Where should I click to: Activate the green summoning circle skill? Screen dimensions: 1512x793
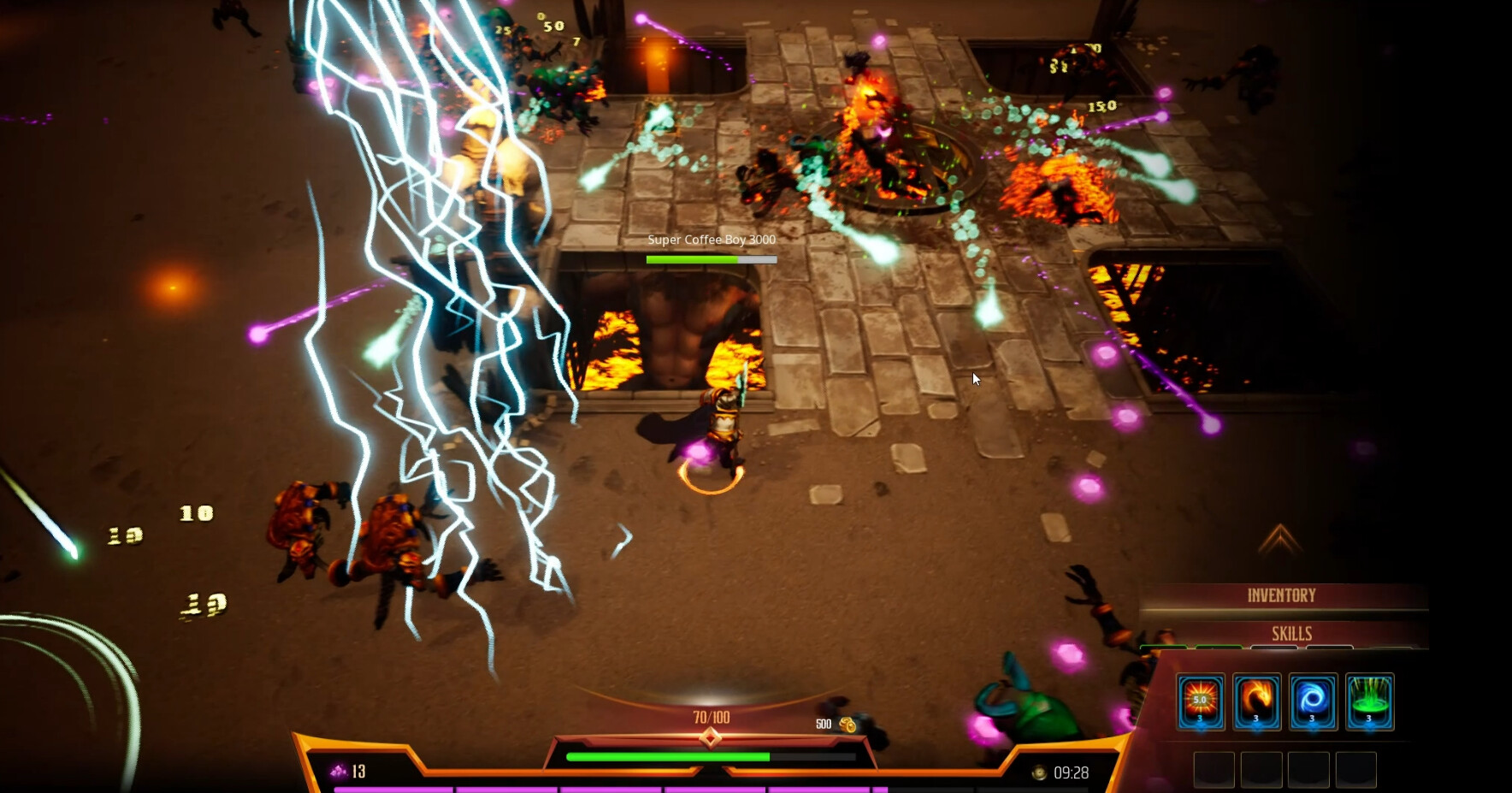tap(1369, 701)
